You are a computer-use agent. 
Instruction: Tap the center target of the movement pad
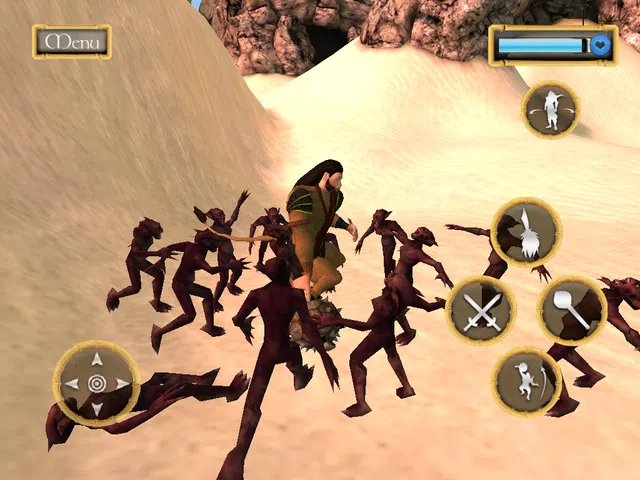[x=96, y=384]
